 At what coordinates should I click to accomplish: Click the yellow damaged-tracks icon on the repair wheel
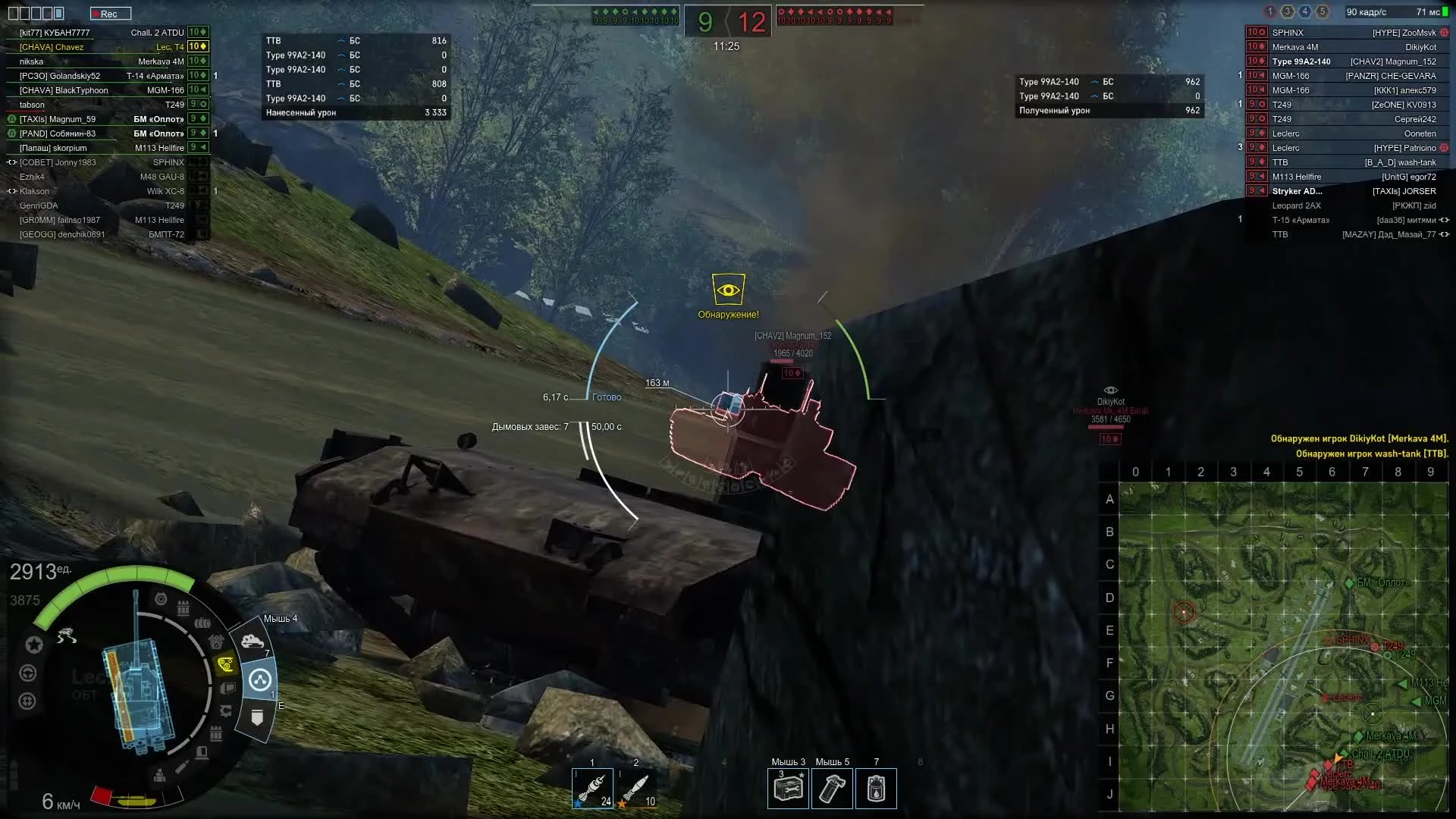point(225,664)
